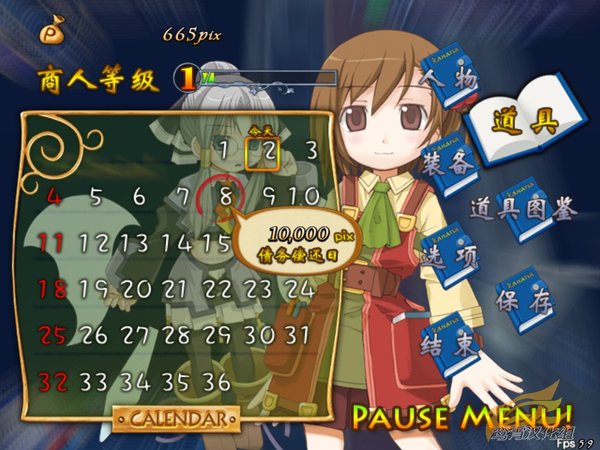Choose the 保存 save entry

pyautogui.click(x=525, y=300)
